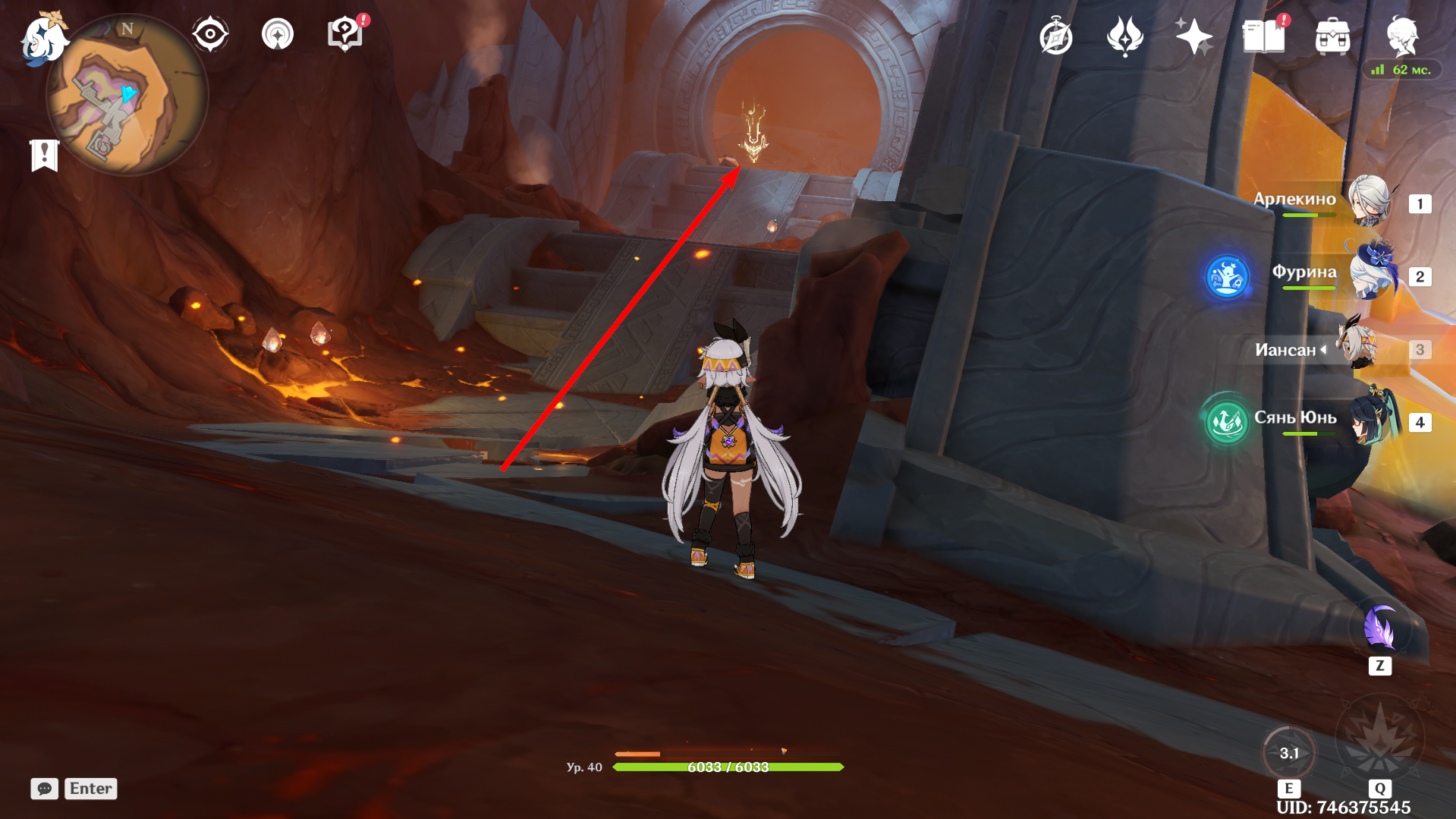Image resolution: width=1456 pixels, height=819 pixels.
Task: Open the quest tracker icon with red badge
Action: tap(344, 33)
